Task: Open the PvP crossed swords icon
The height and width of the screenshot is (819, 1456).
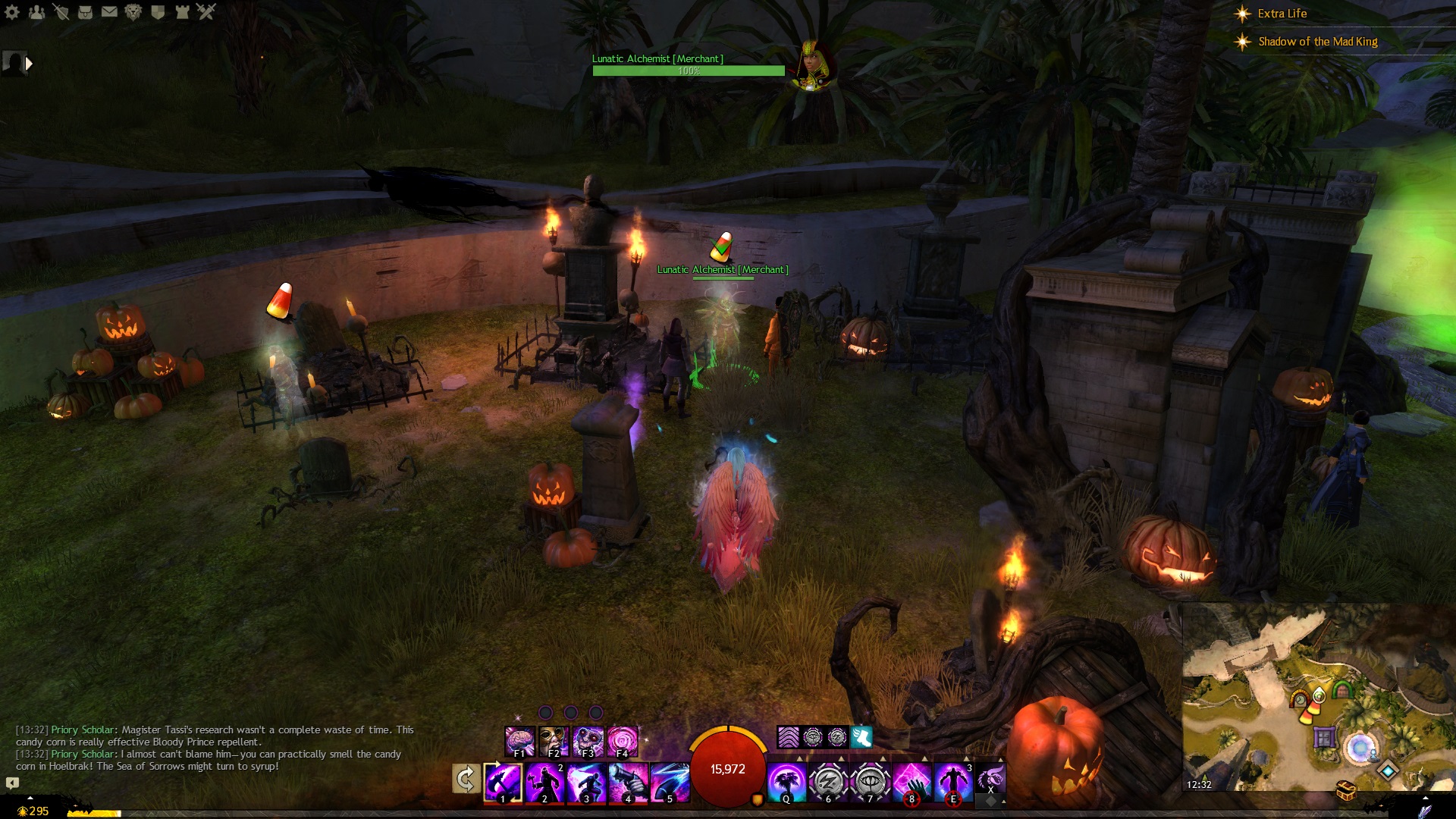Action: [x=206, y=12]
